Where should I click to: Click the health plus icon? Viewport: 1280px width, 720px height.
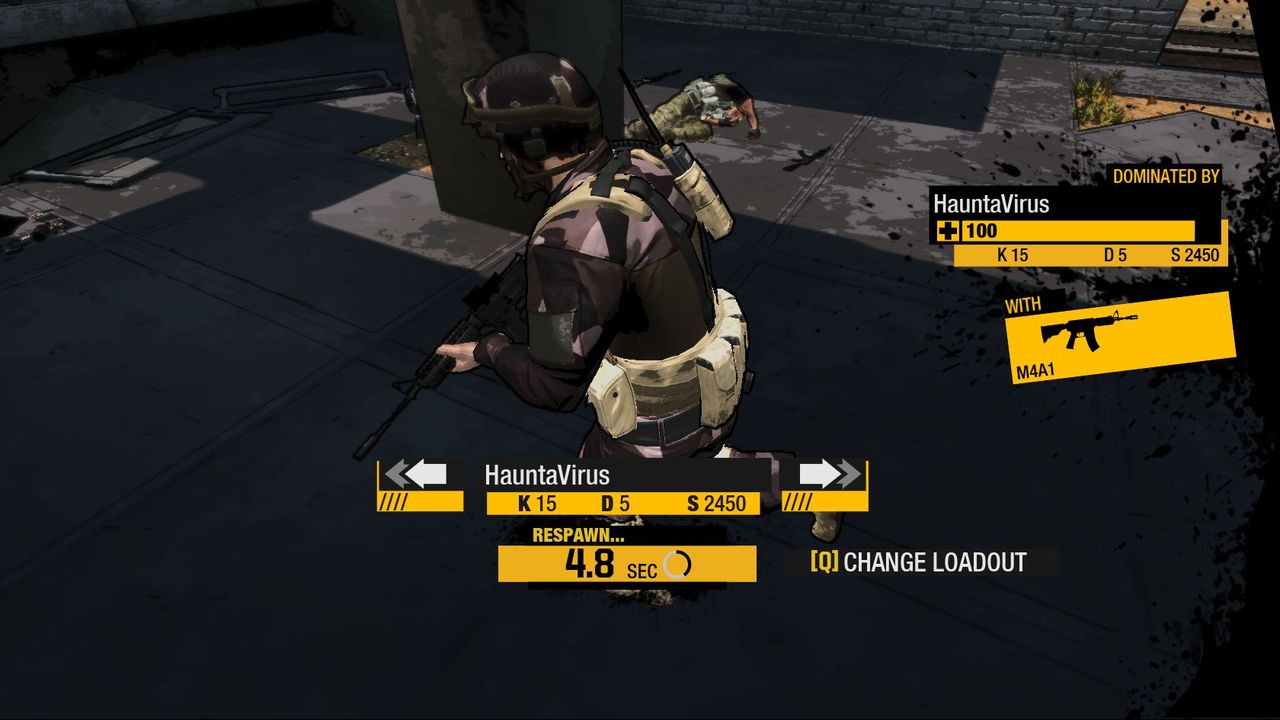(949, 231)
